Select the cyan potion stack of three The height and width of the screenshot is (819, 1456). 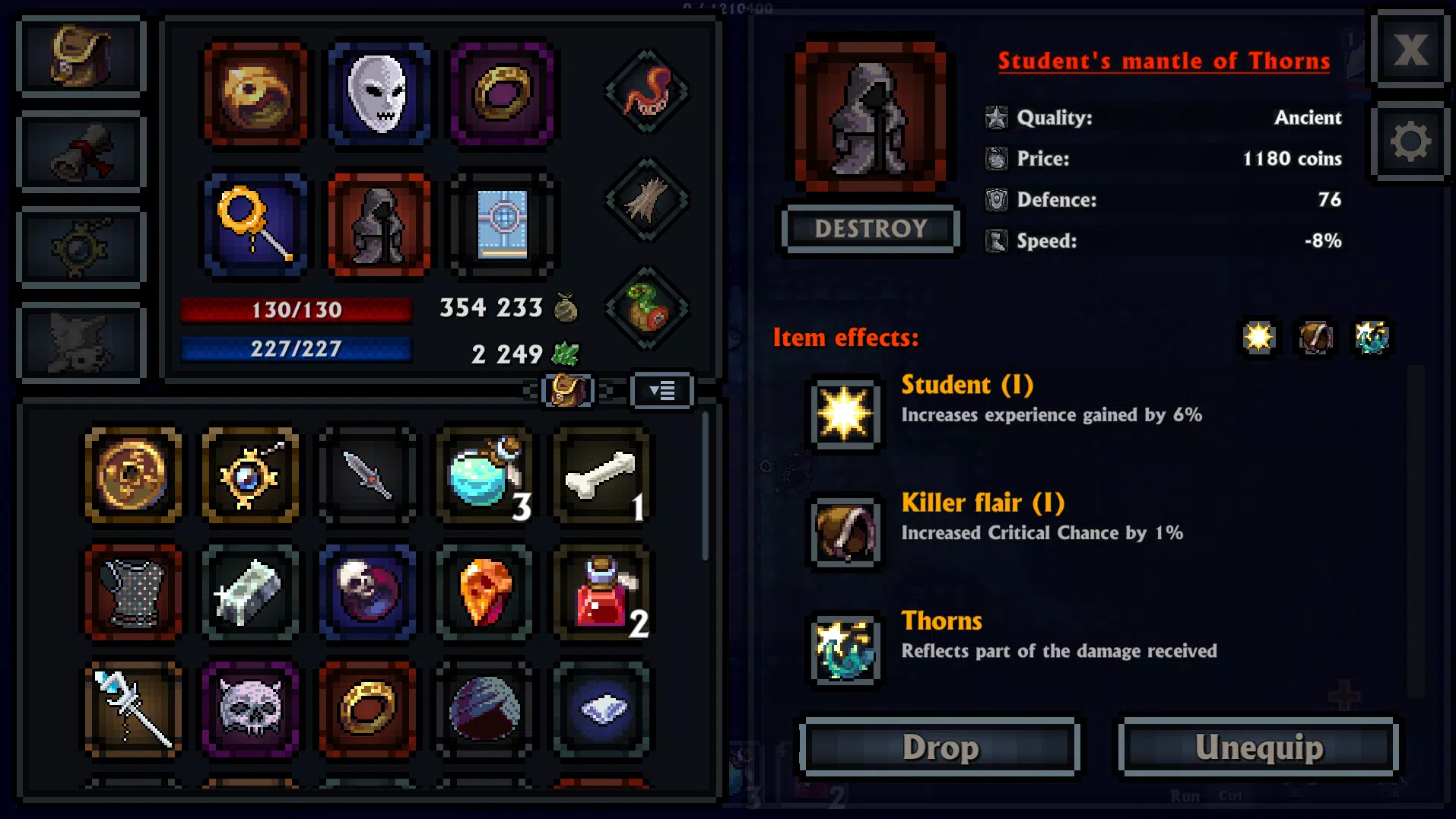(485, 476)
